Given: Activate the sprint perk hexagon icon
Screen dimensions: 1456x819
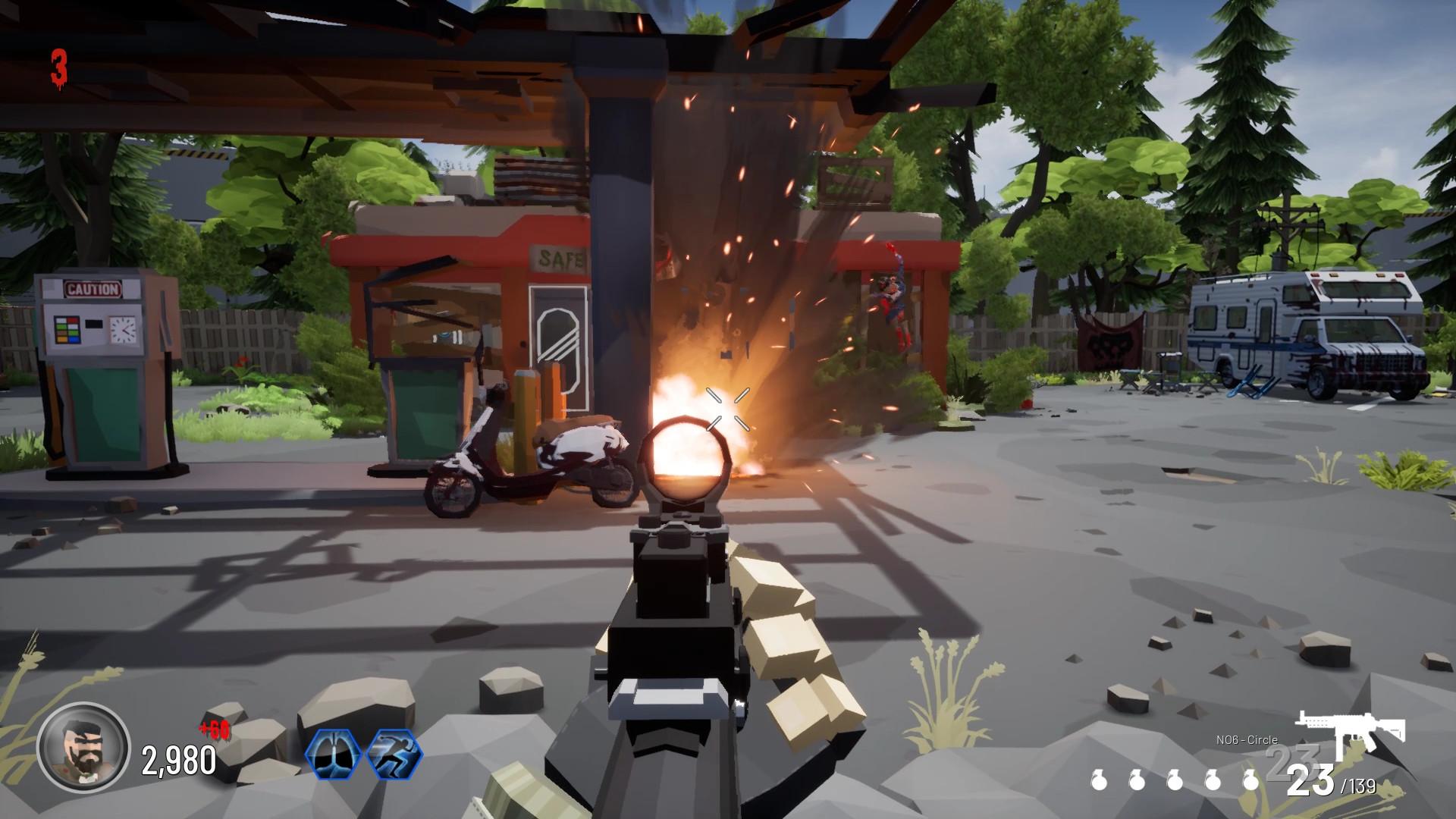Looking at the screenshot, I should pyautogui.click(x=394, y=752).
